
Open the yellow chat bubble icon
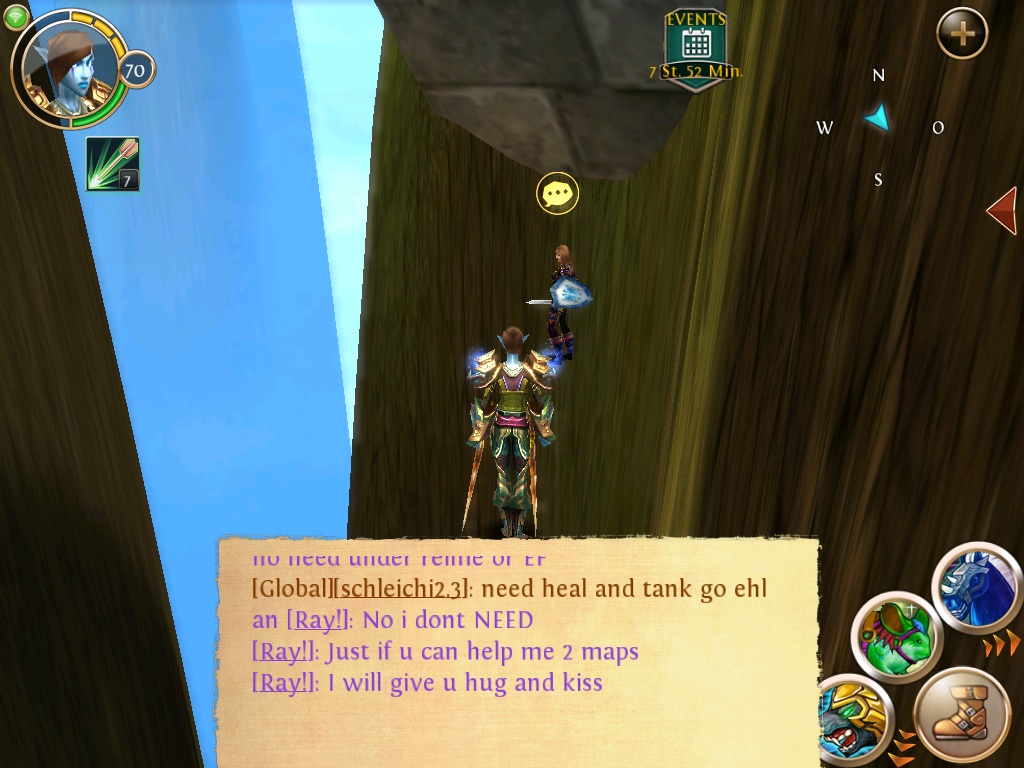557,193
